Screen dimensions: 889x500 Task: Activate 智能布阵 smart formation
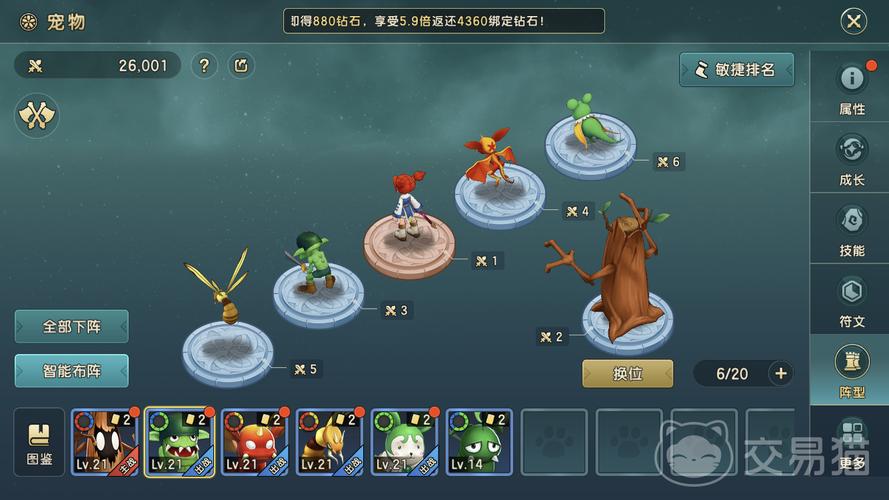[x=71, y=370]
